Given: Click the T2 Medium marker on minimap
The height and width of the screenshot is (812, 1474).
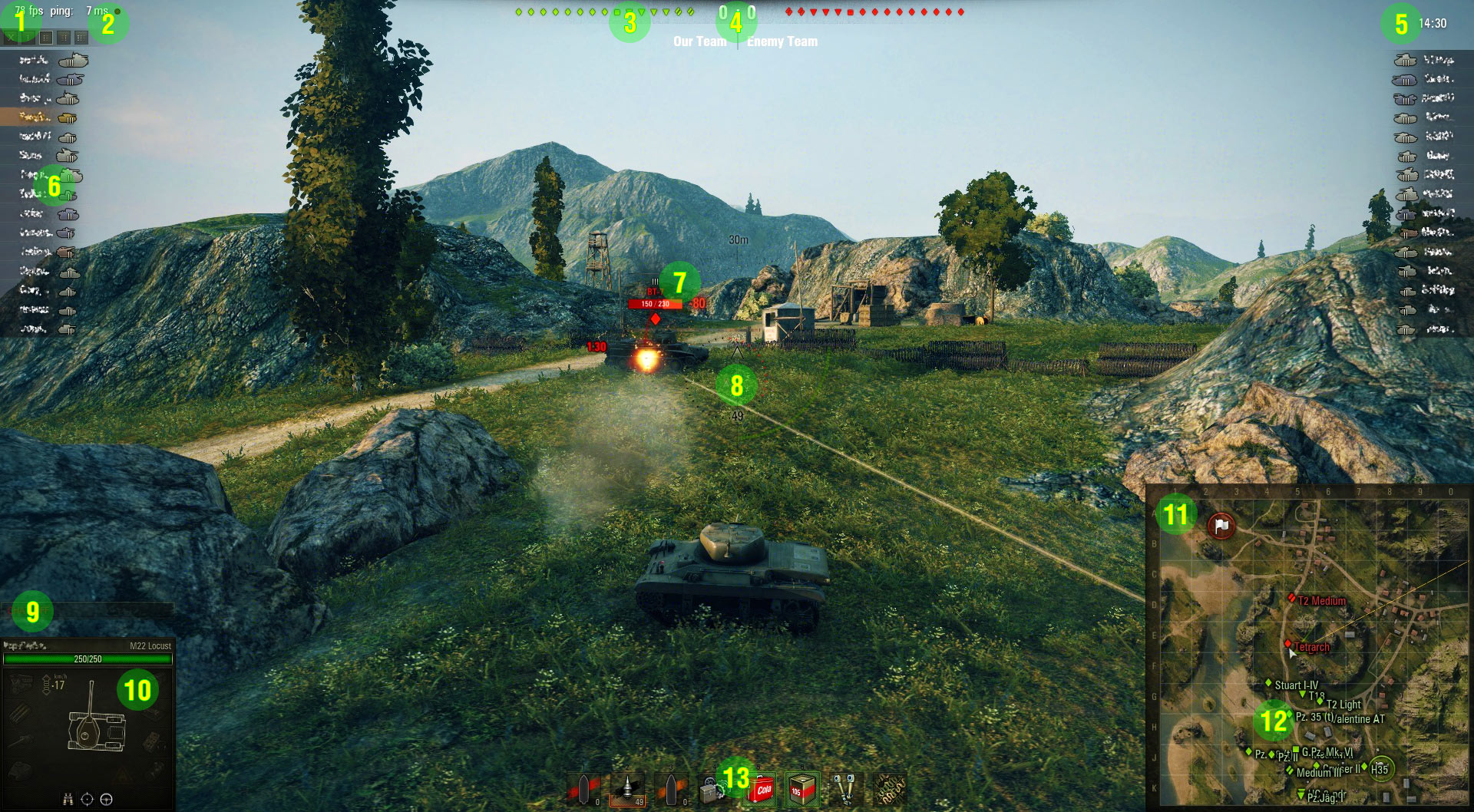Looking at the screenshot, I should click(x=1291, y=598).
